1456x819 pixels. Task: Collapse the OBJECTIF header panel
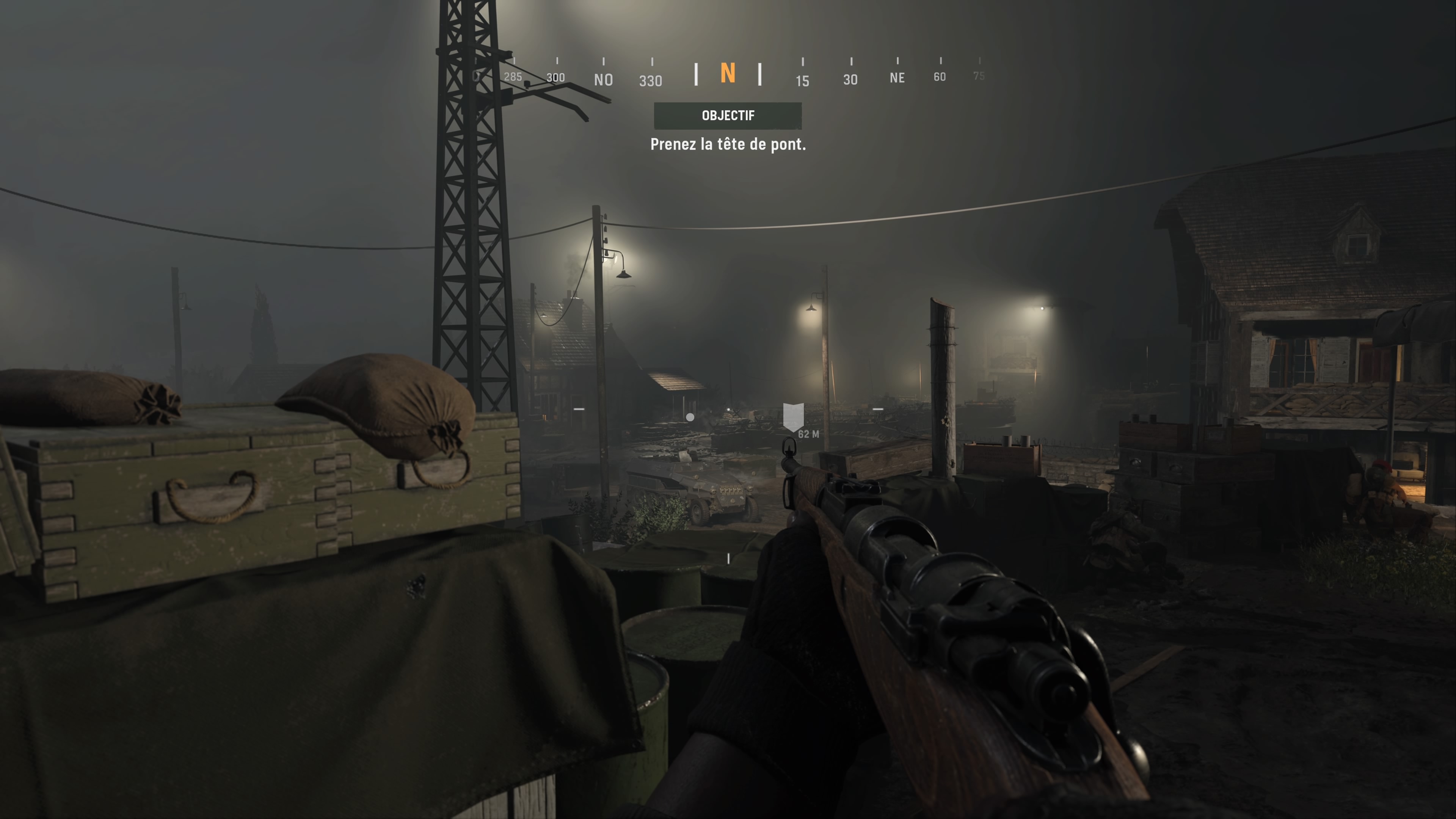click(728, 115)
